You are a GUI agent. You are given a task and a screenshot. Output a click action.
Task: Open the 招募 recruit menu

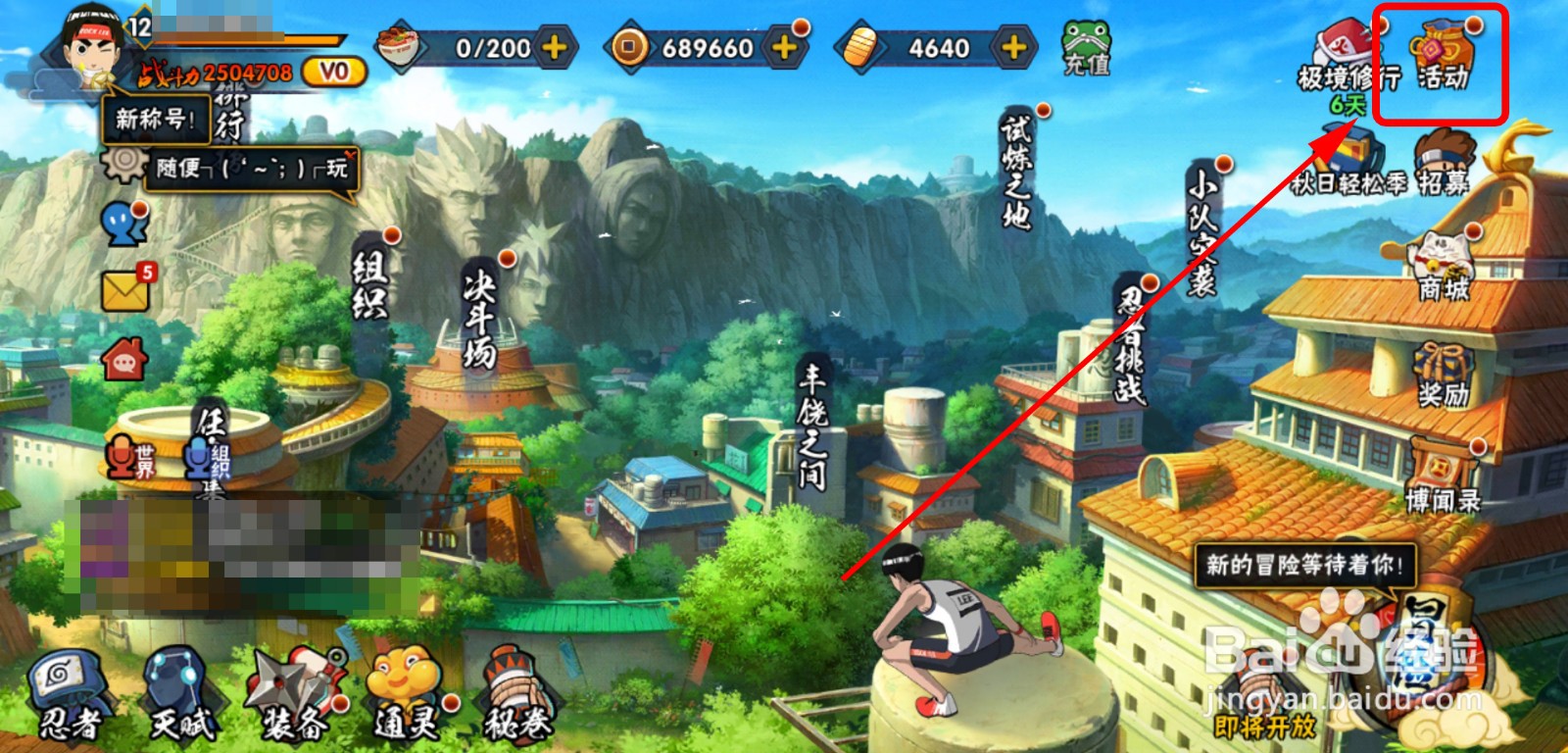pyautogui.click(x=1444, y=163)
